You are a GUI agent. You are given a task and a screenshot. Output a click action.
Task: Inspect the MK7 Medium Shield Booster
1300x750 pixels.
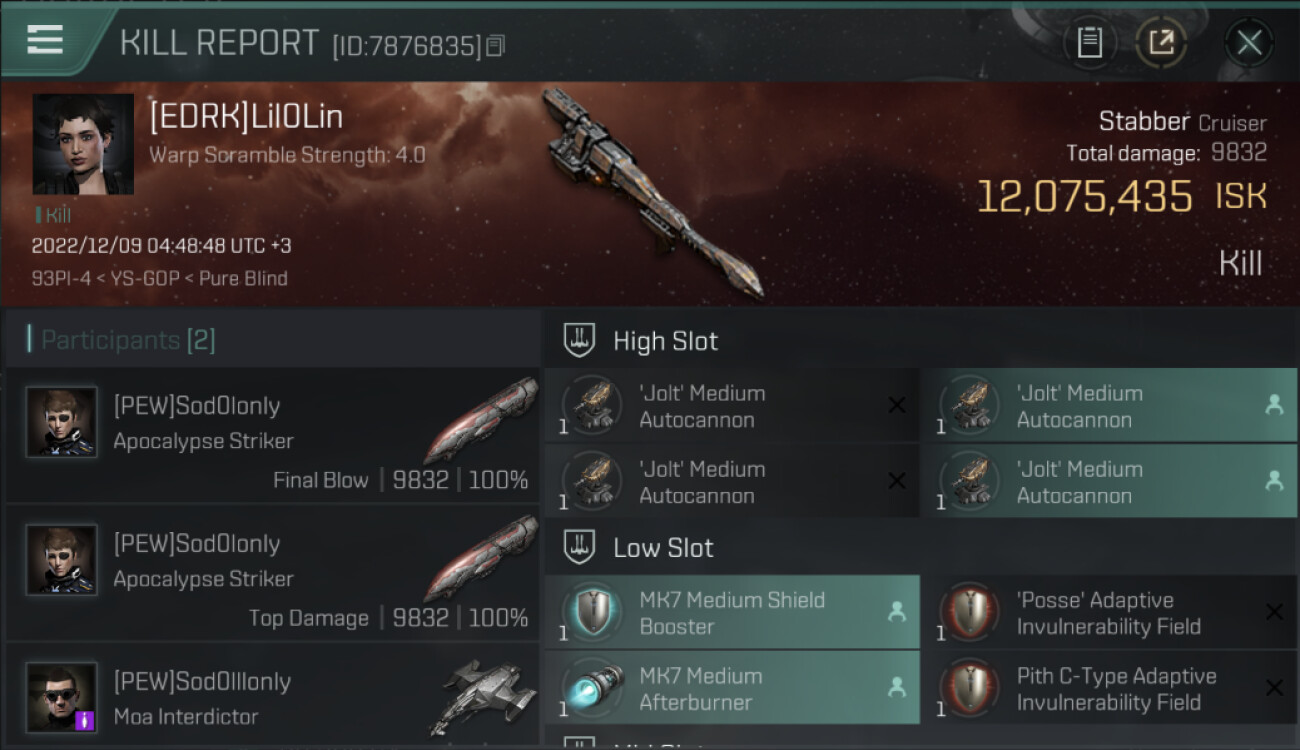(x=731, y=612)
